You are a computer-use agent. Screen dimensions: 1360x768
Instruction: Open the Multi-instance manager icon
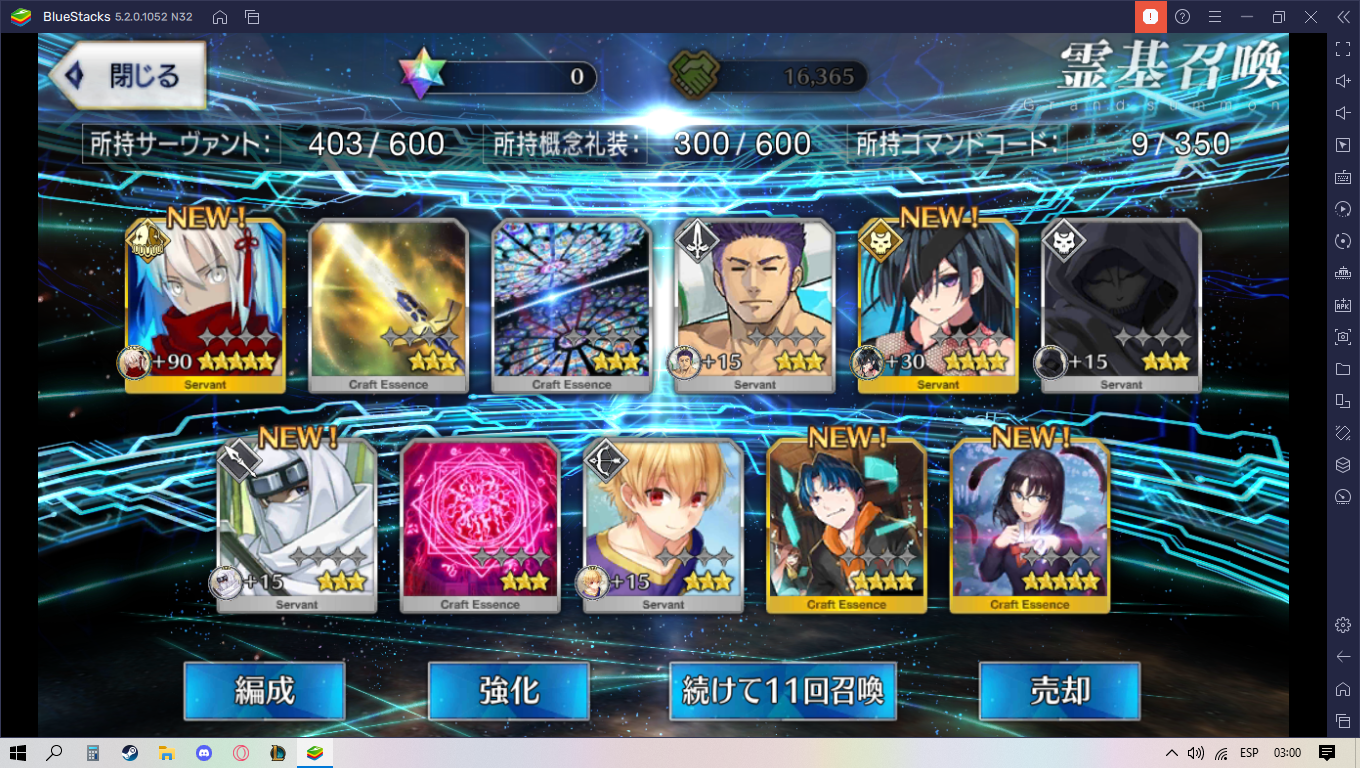click(x=1343, y=401)
